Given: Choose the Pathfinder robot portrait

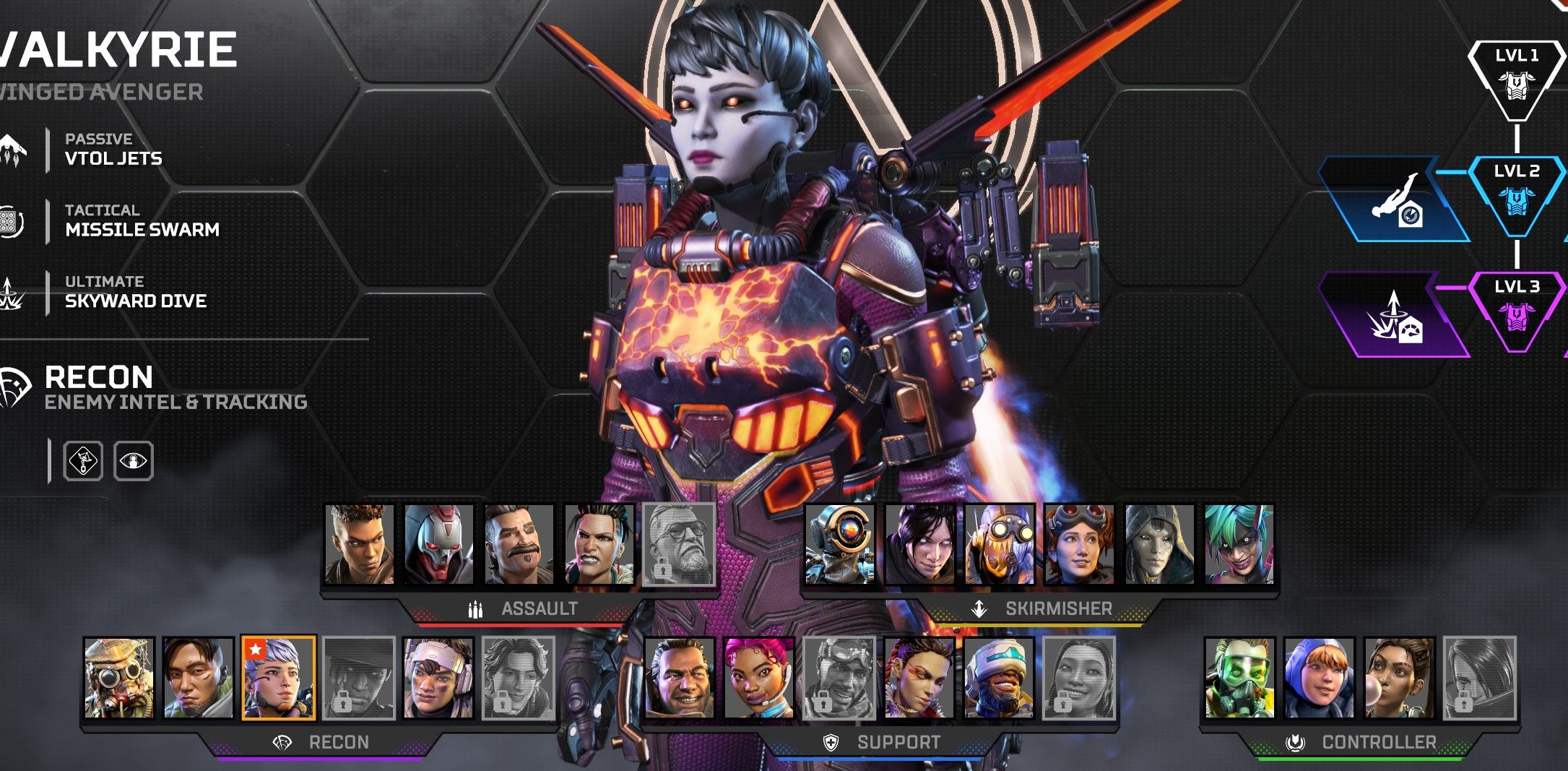Looking at the screenshot, I should click(x=839, y=544).
